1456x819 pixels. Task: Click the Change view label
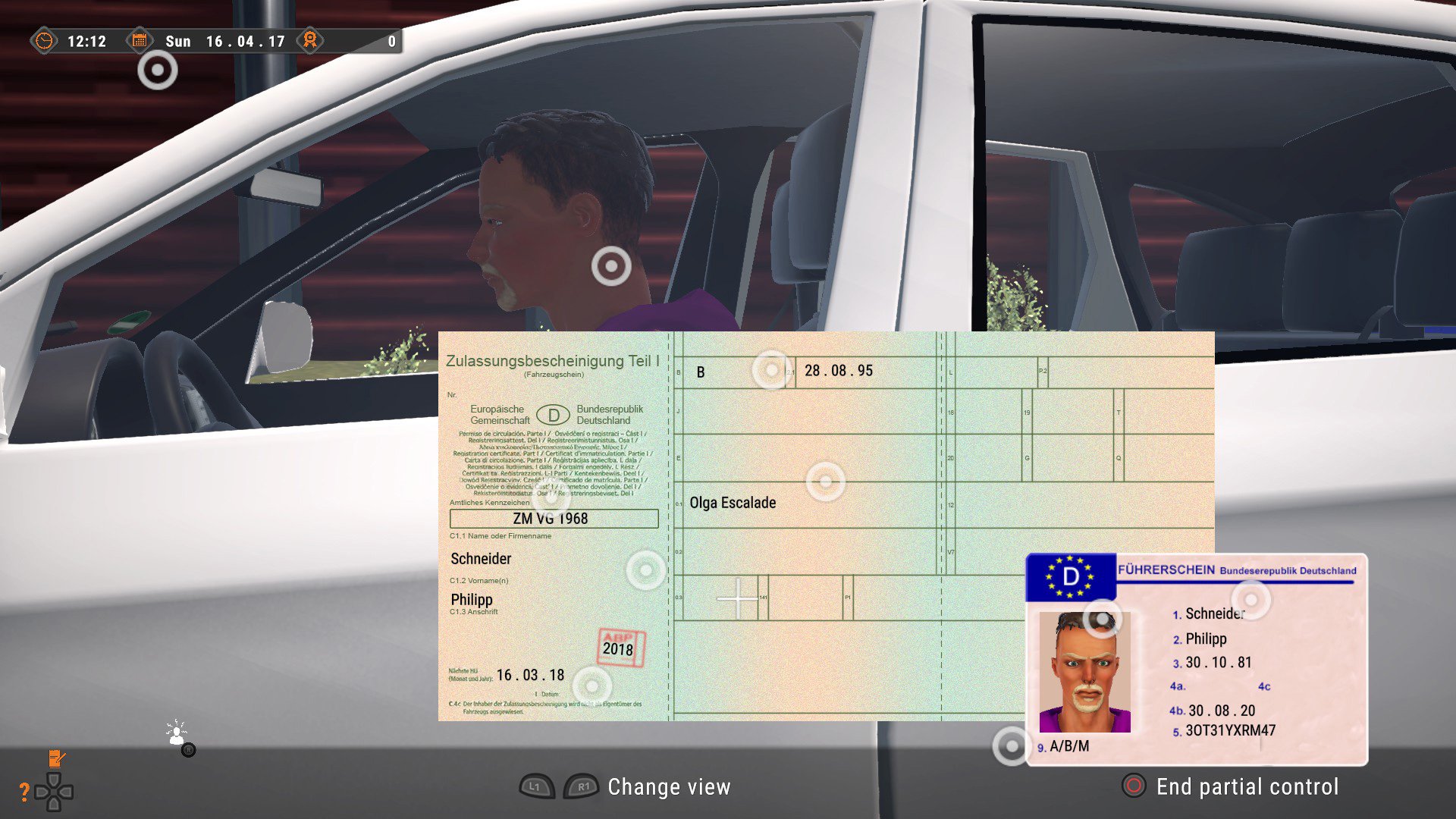(669, 787)
